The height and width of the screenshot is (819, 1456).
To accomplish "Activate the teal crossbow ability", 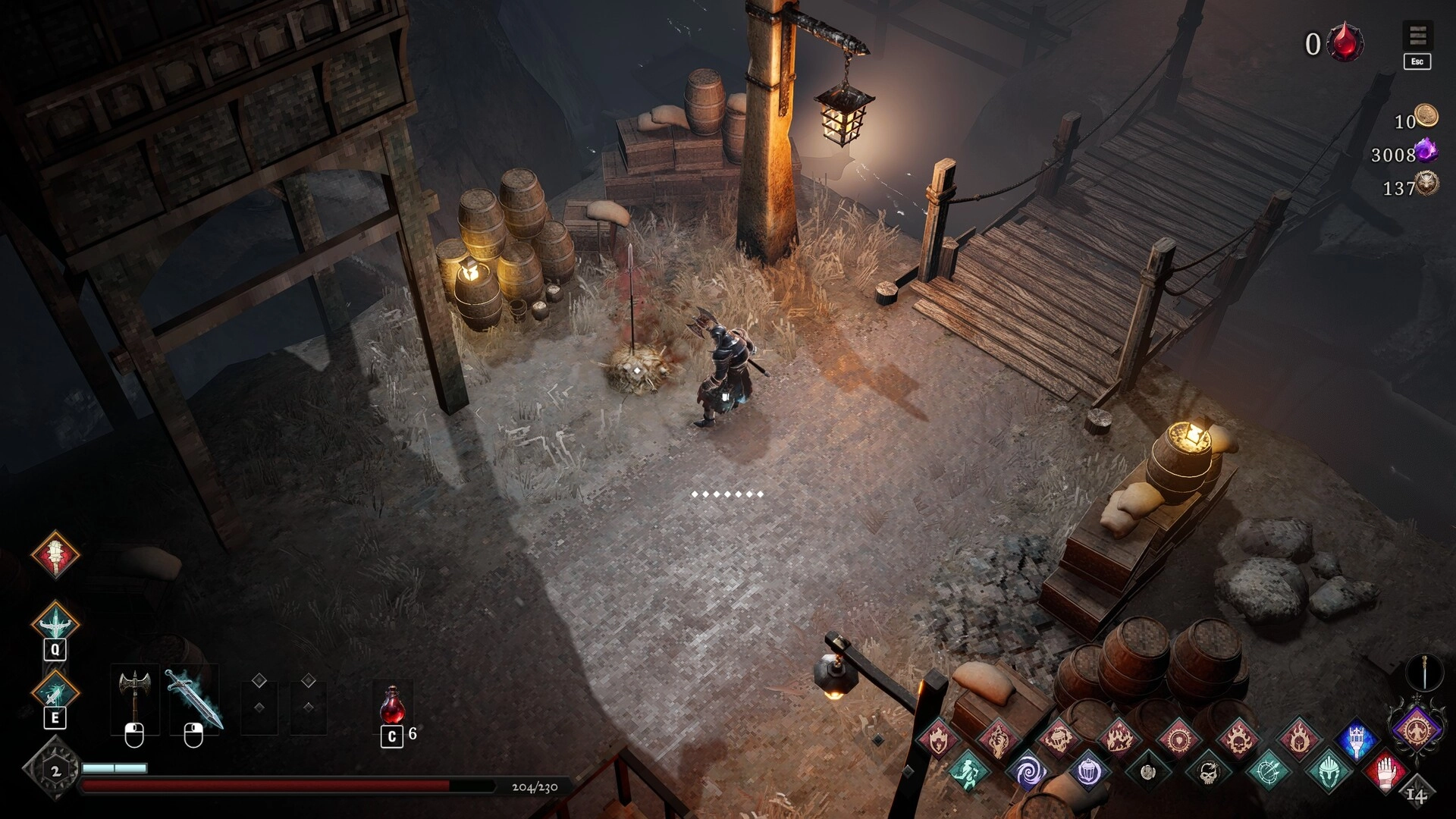I will coord(55,623).
